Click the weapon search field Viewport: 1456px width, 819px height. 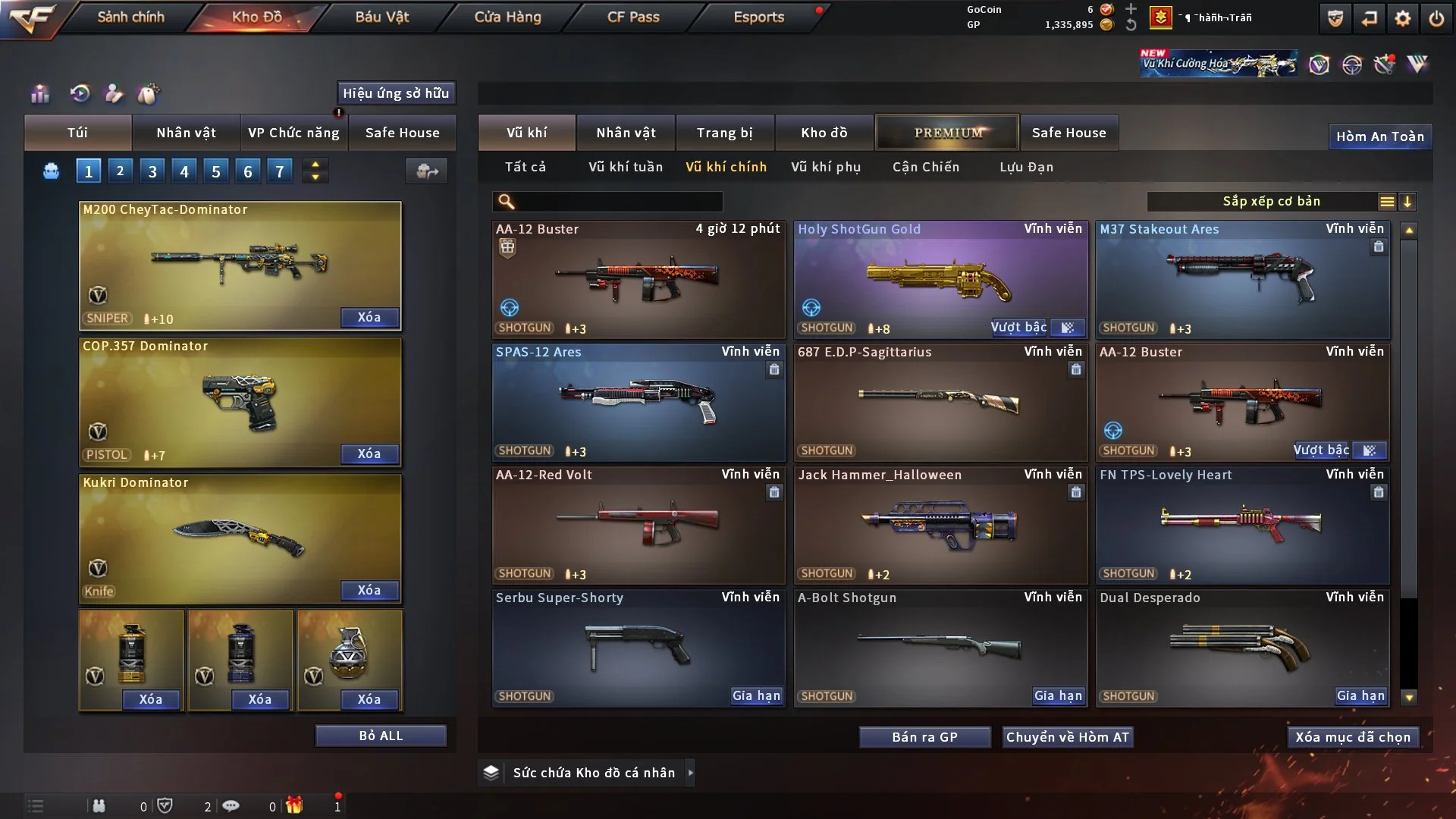click(618, 202)
